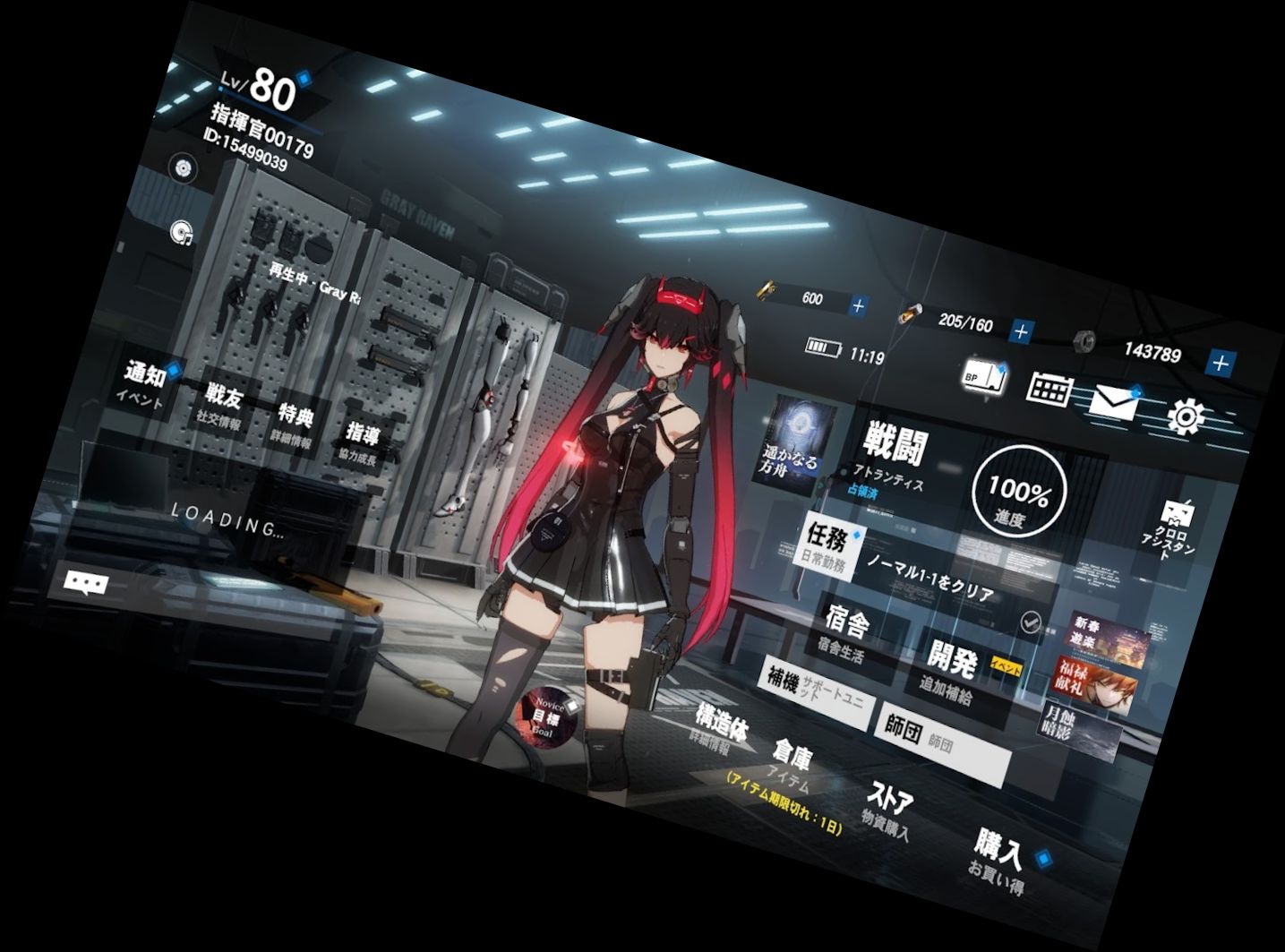This screenshot has height=952, width=1285.
Task: Open the mail envelope inbox
Action: [1113, 403]
